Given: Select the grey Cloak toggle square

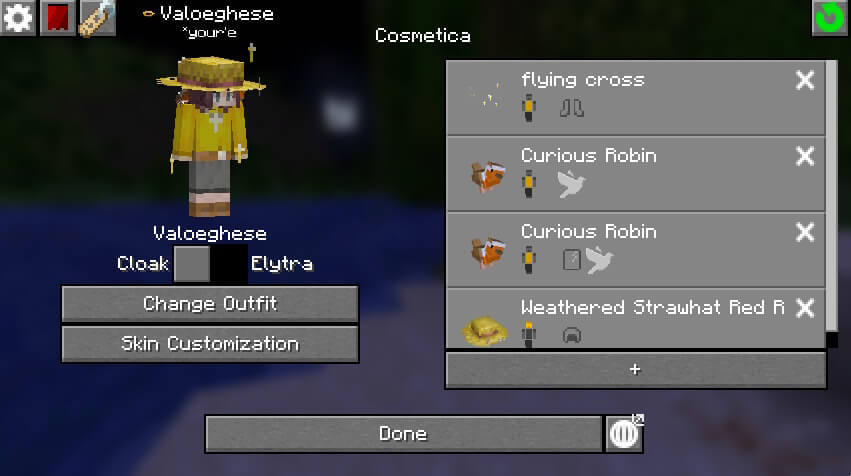Looking at the screenshot, I should (x=192, y=265).
